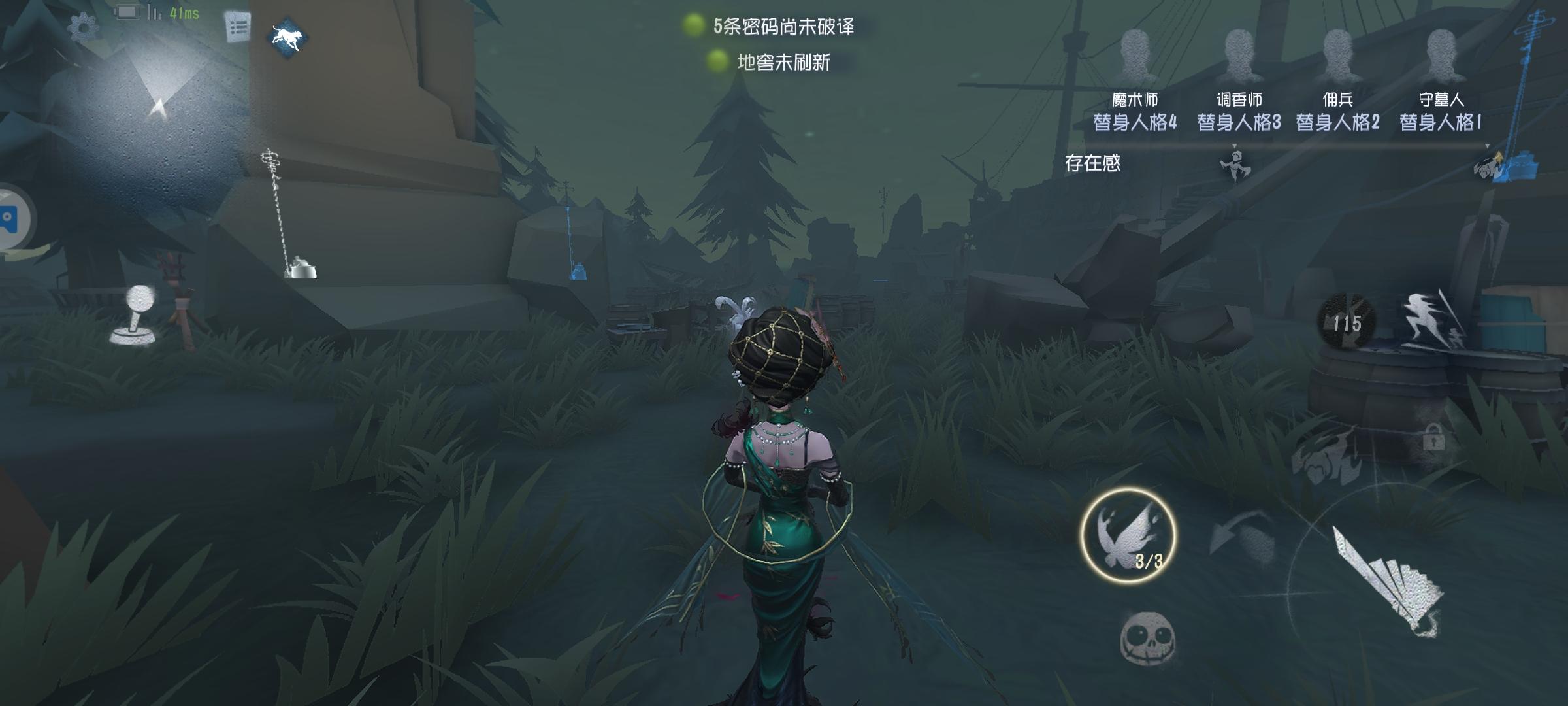This screenshot has height=706, width=1568.
Task: Select the 调香师 survivor portrait
Action: pos(1239,56)
